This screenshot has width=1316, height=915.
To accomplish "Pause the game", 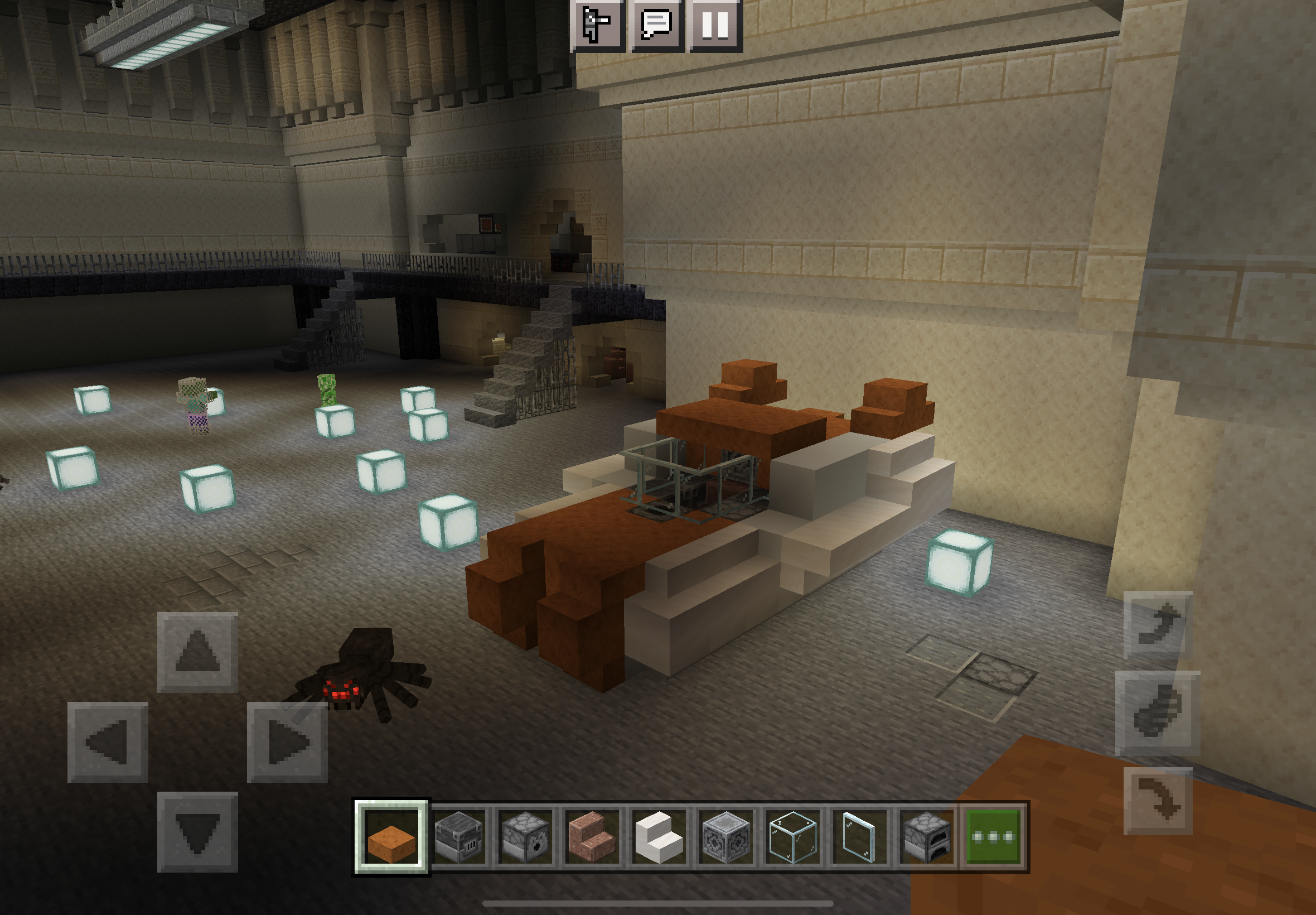I will tap(715, 25).
